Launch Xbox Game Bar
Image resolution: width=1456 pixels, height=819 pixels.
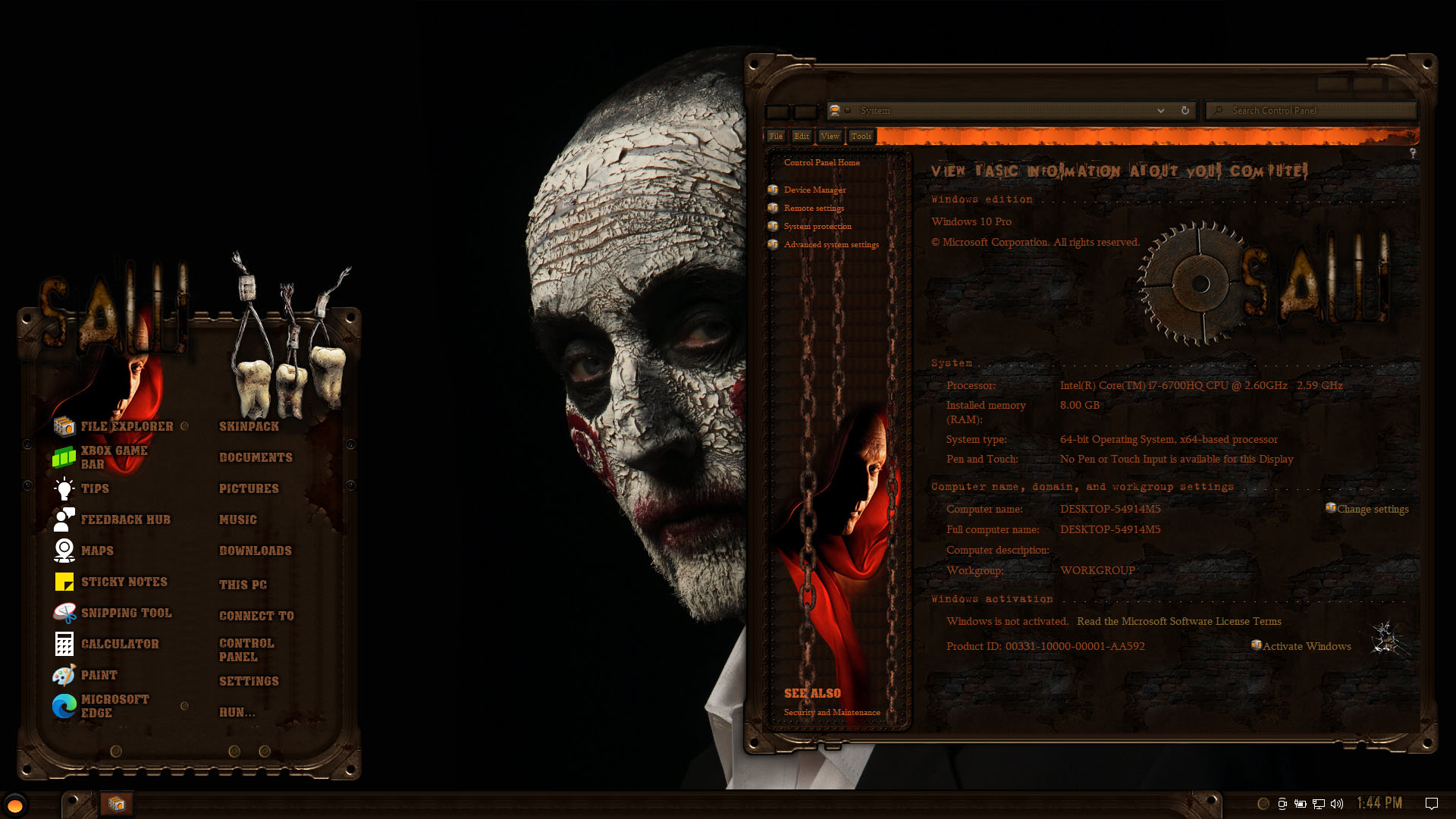[x=114, y=457]
